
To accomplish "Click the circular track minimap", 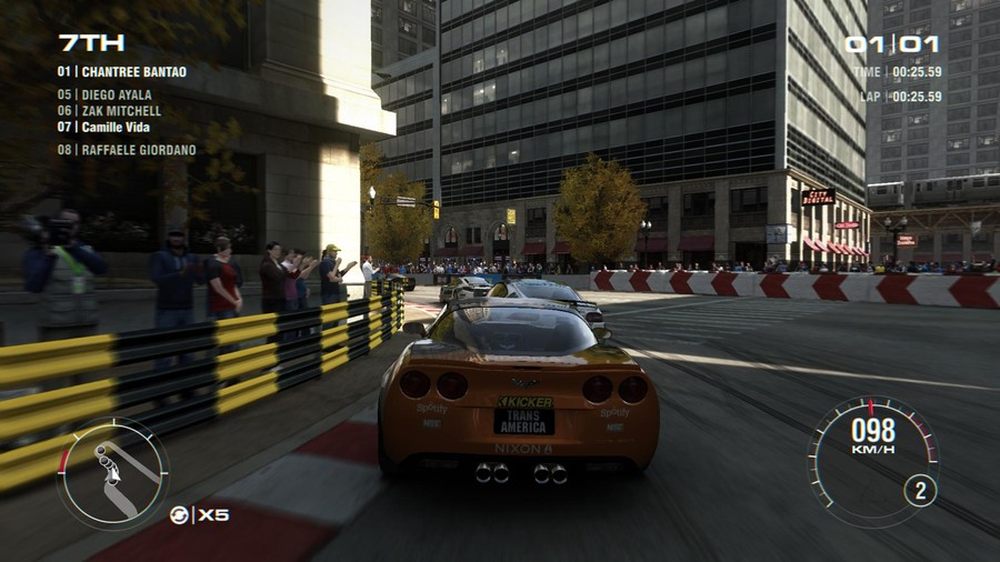I will click(113, 473).
